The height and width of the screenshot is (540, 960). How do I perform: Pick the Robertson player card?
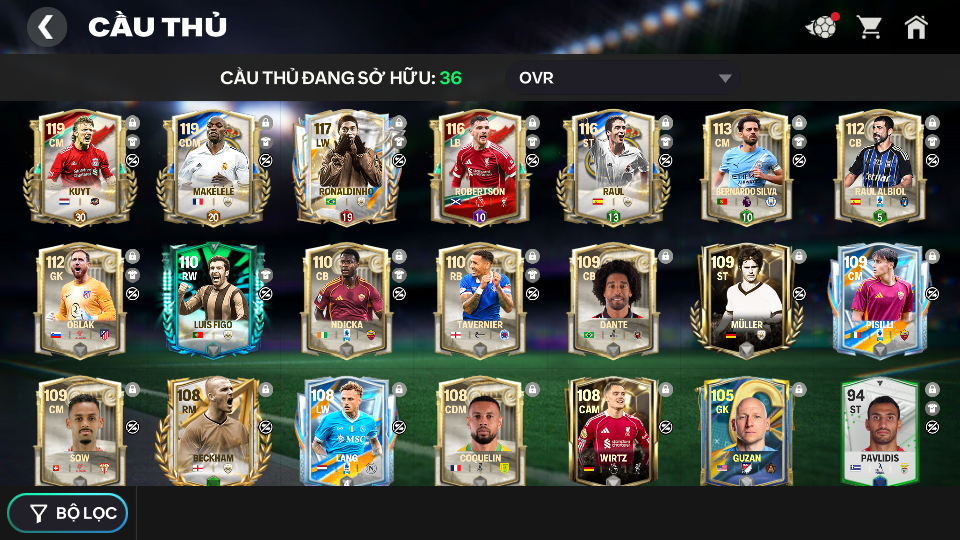click(x=480, y=167)
